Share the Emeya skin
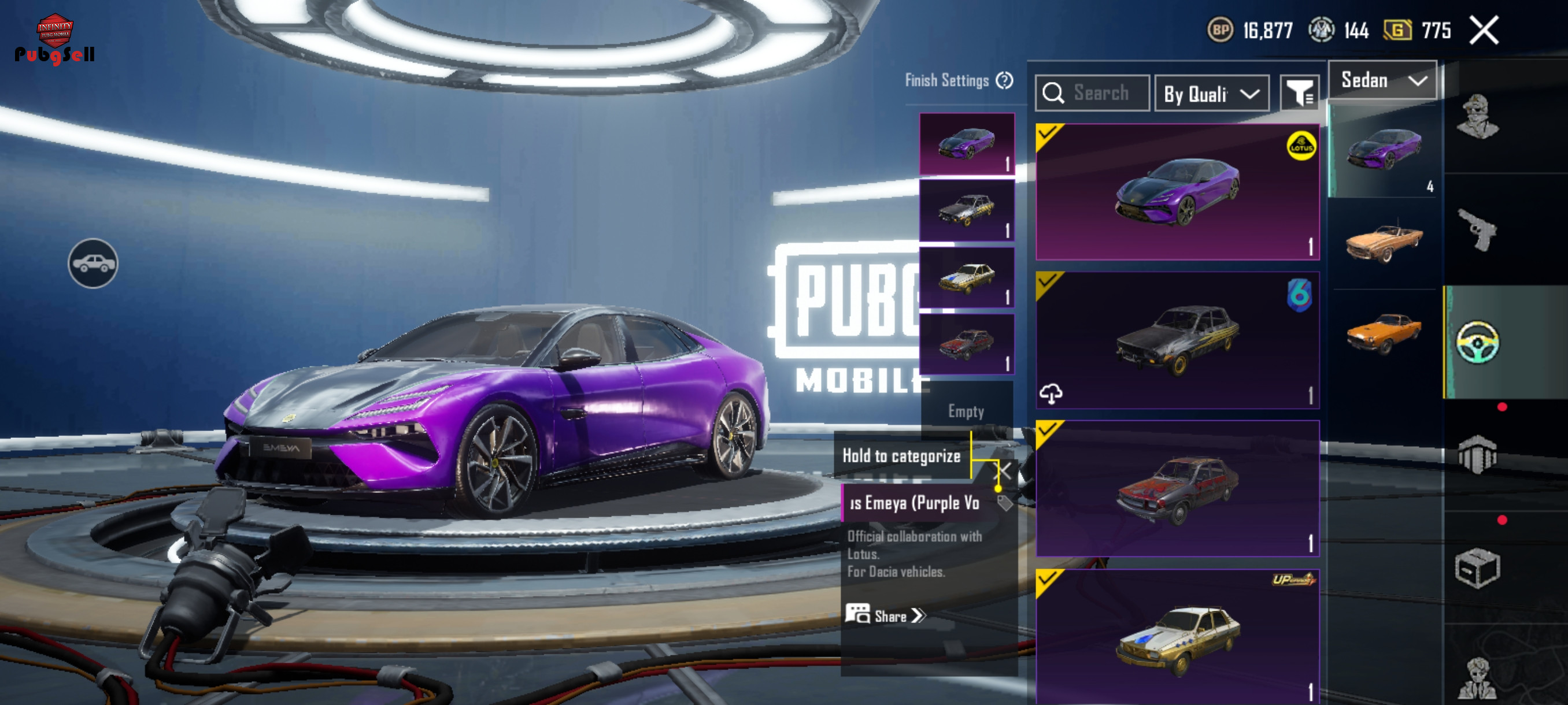This screenshot has width=1568, height=705. point(885,615)
